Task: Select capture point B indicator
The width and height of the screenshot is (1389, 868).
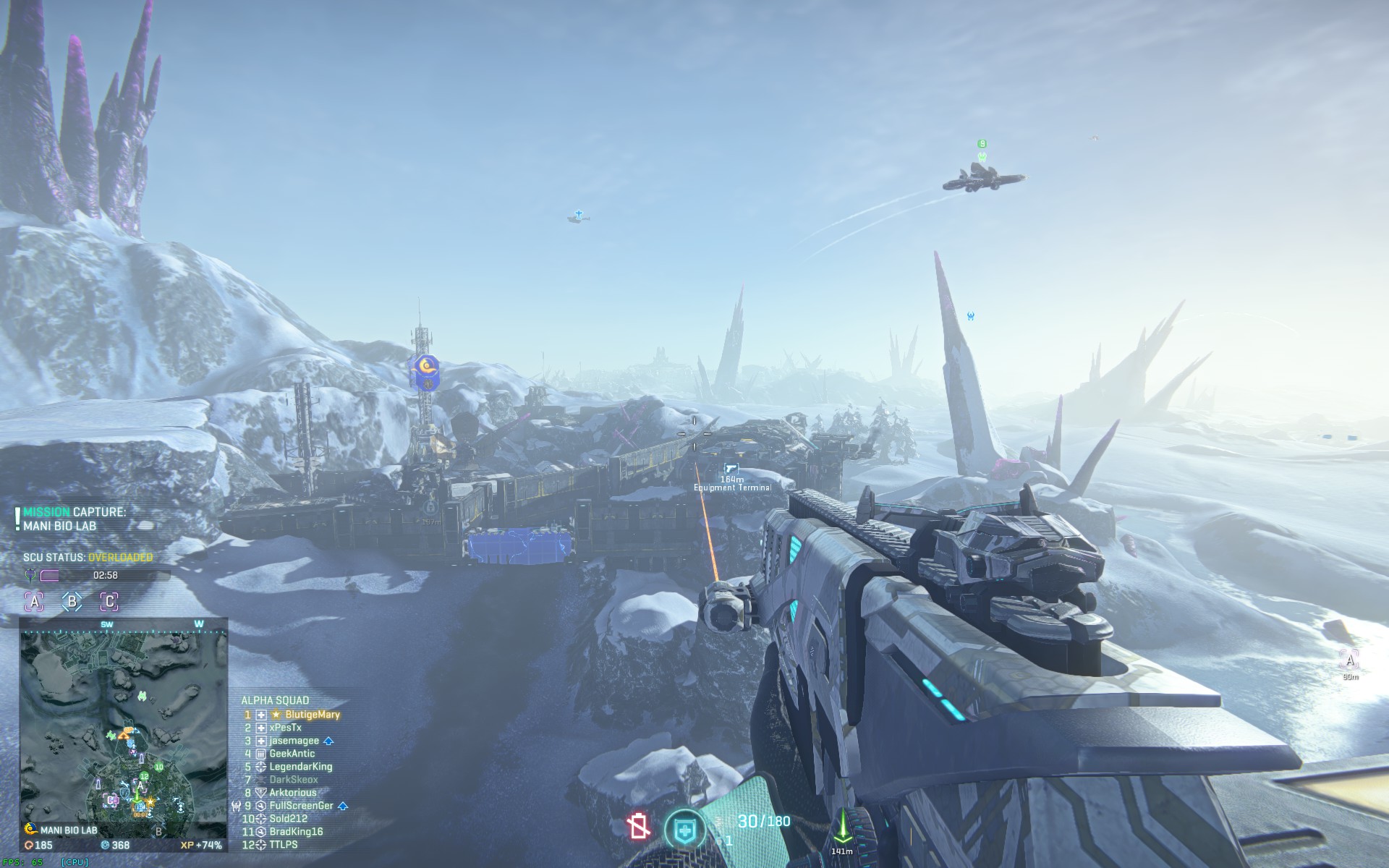Action: 72,601
